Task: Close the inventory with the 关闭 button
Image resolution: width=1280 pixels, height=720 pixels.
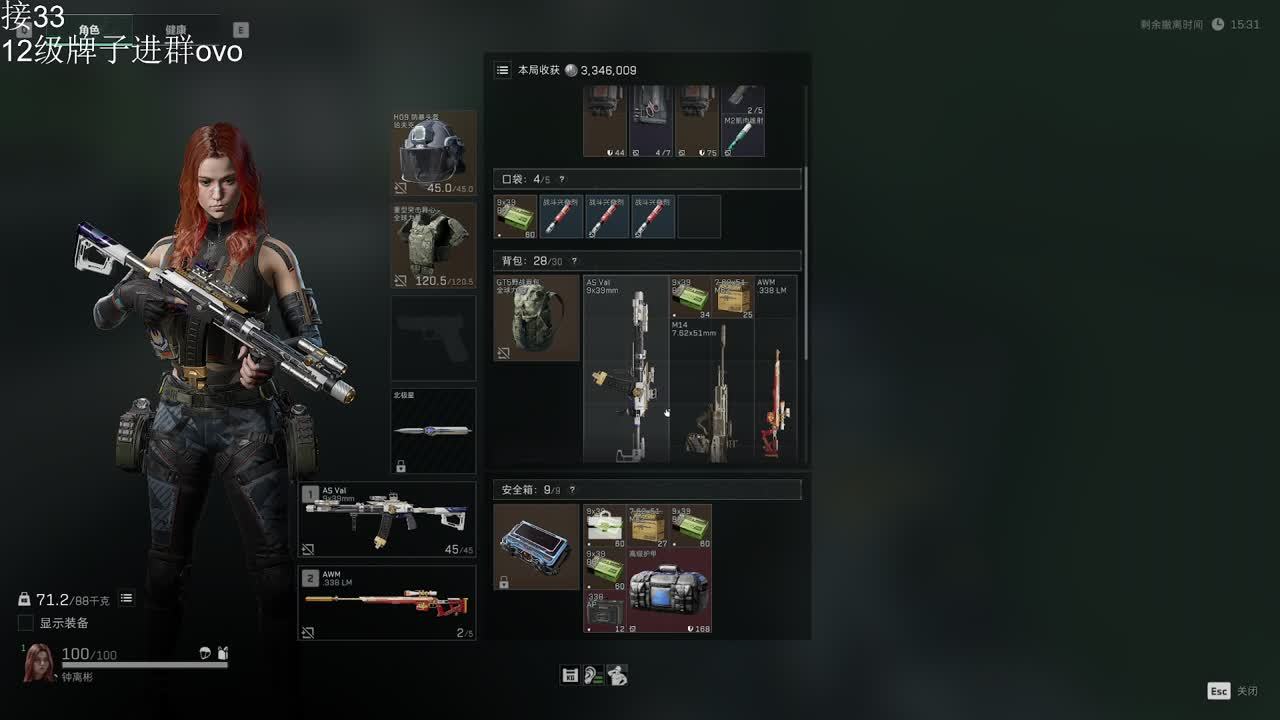Action: coord(1233,691)
